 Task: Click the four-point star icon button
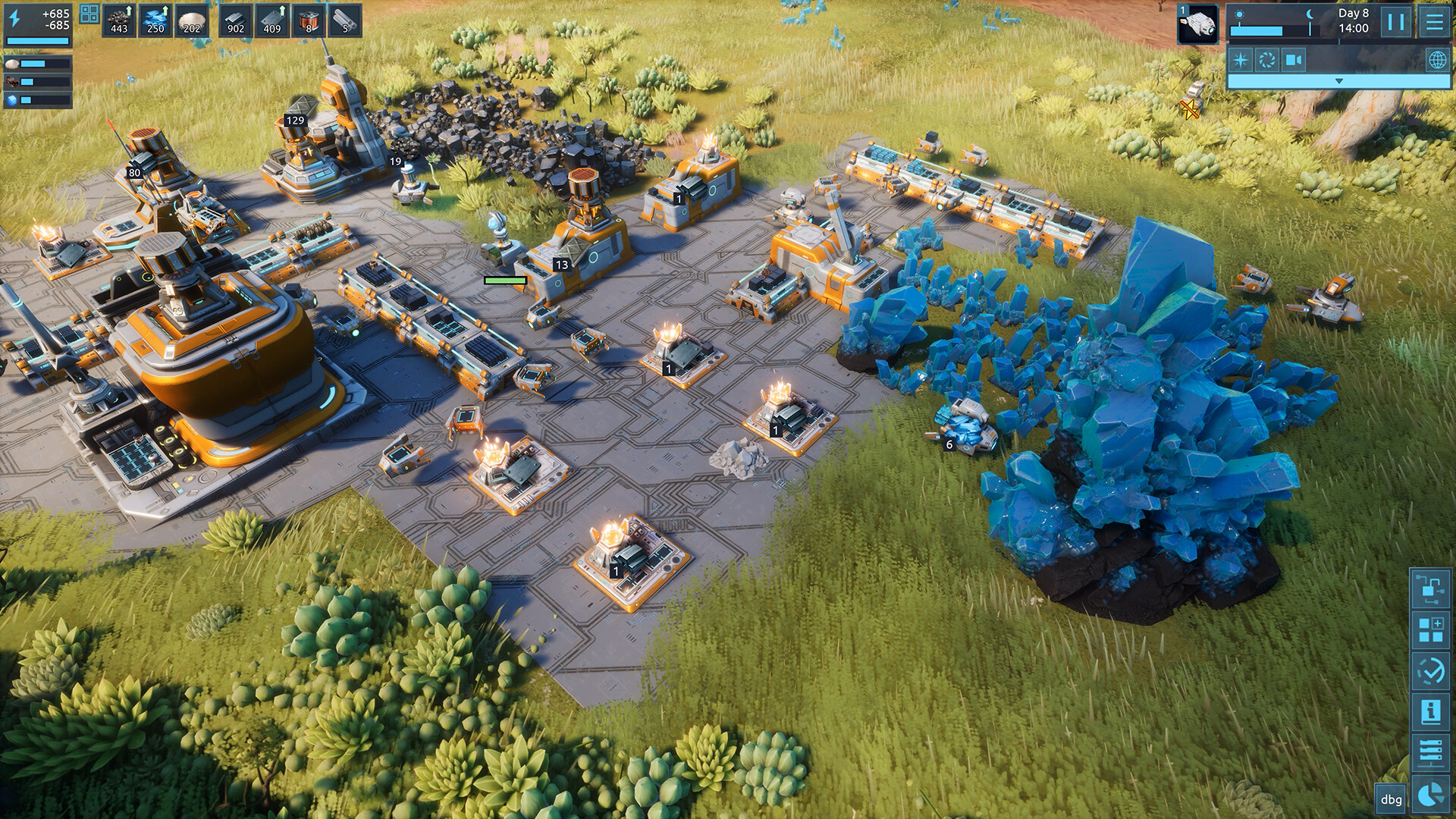[1241, 60]
